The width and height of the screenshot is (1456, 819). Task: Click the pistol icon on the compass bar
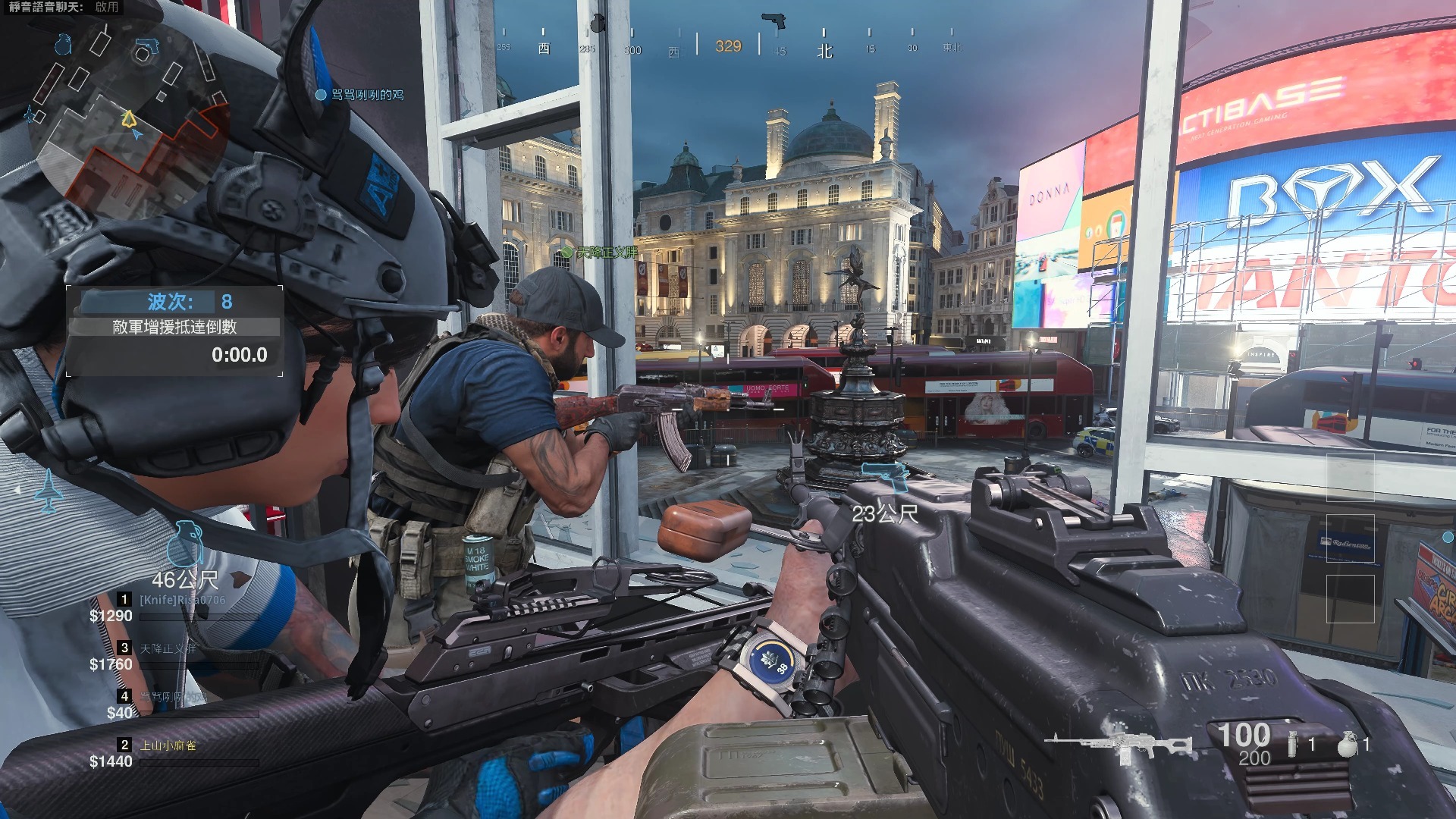[x=773, y=20]
